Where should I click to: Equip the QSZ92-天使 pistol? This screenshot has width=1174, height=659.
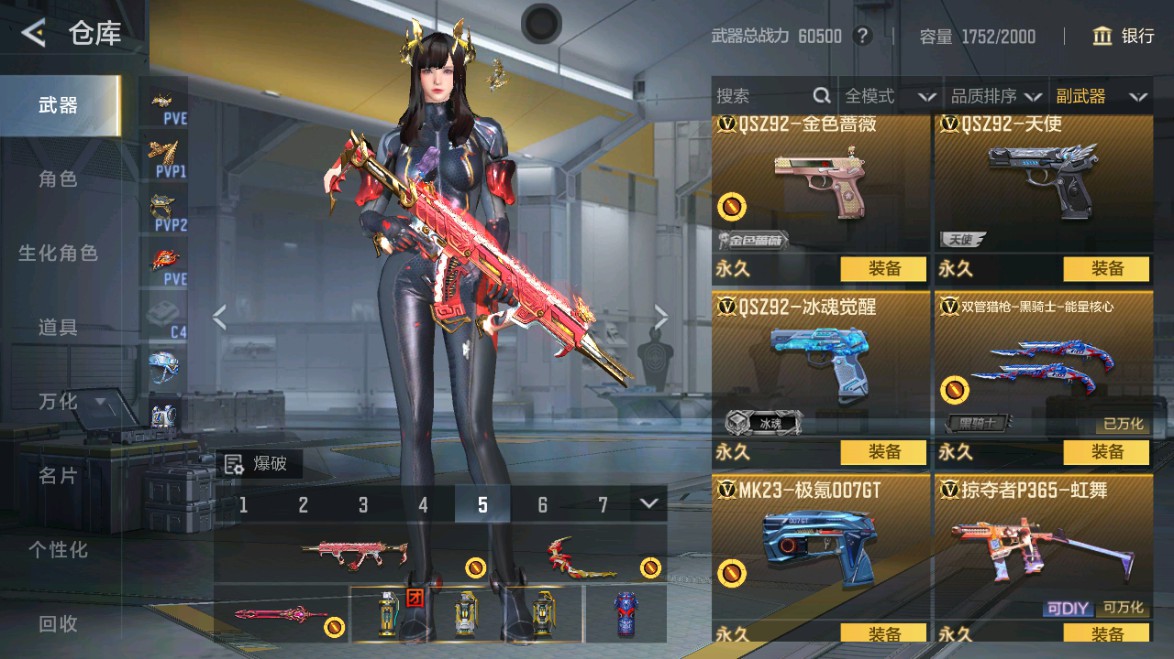(x=1107, y=268)
